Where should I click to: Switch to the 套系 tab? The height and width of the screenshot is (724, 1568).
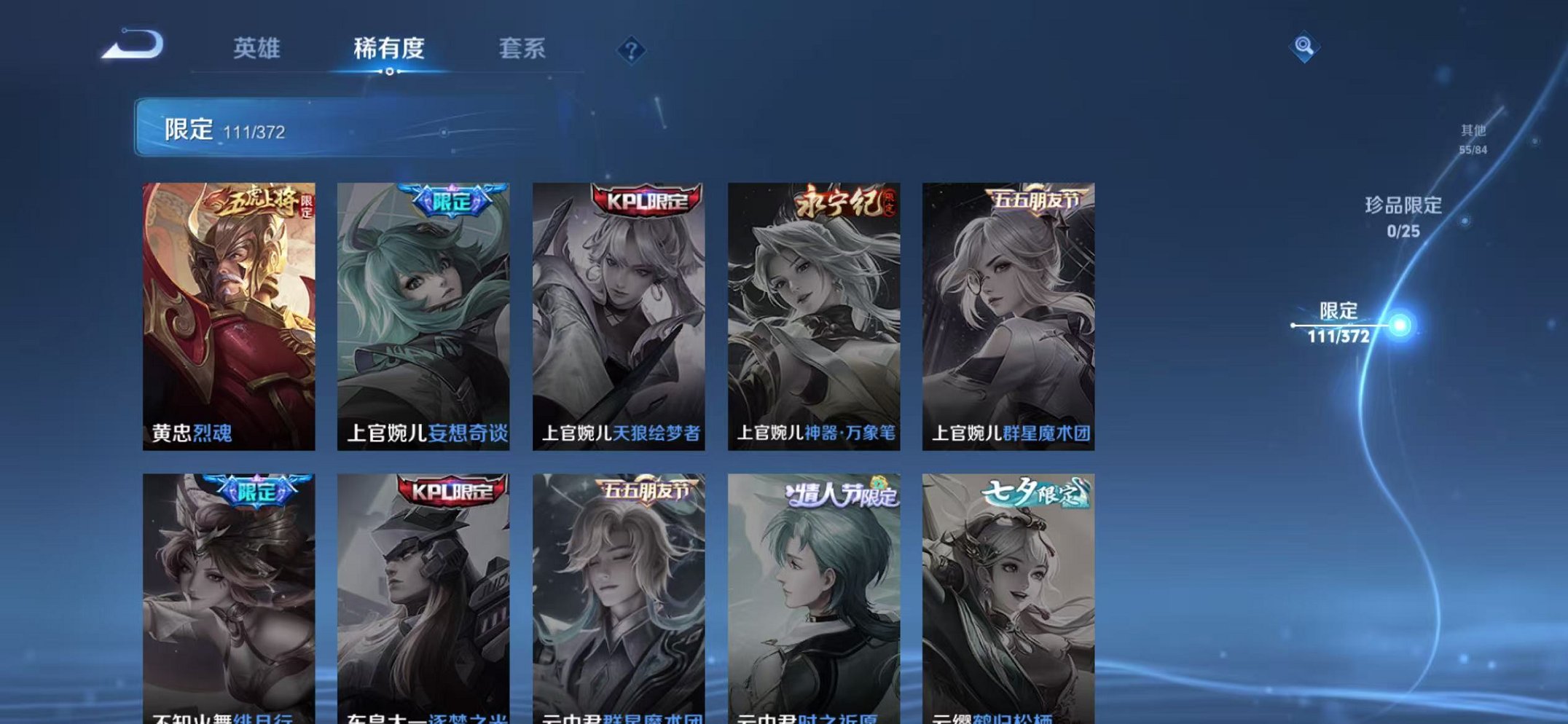[x=521, y=50]
